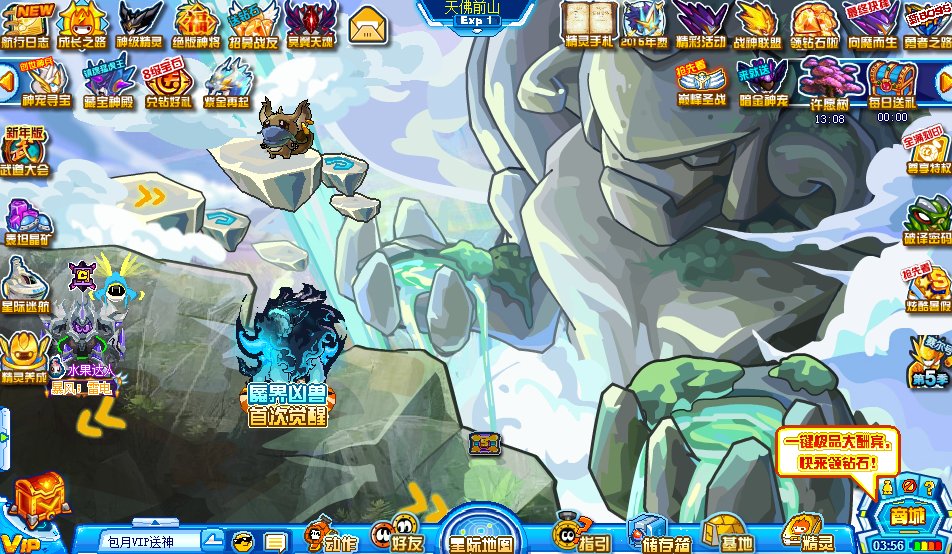Open the 成长之路 growth path icon
The width and height of the screenshot is (952, 554).
point(84,24)
